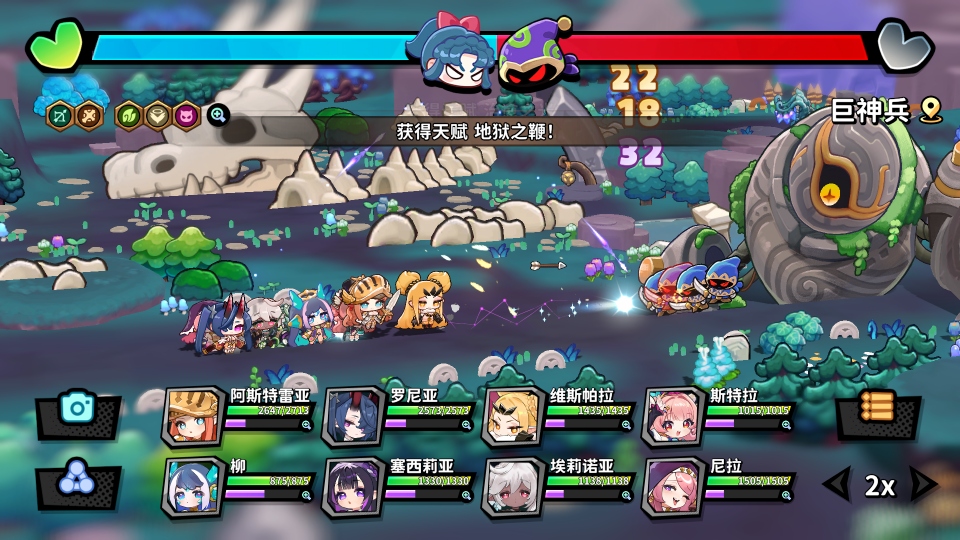Inspect the green leaf synergy icon
Screen dimensions: 960x540
click(x=128, y=115)
